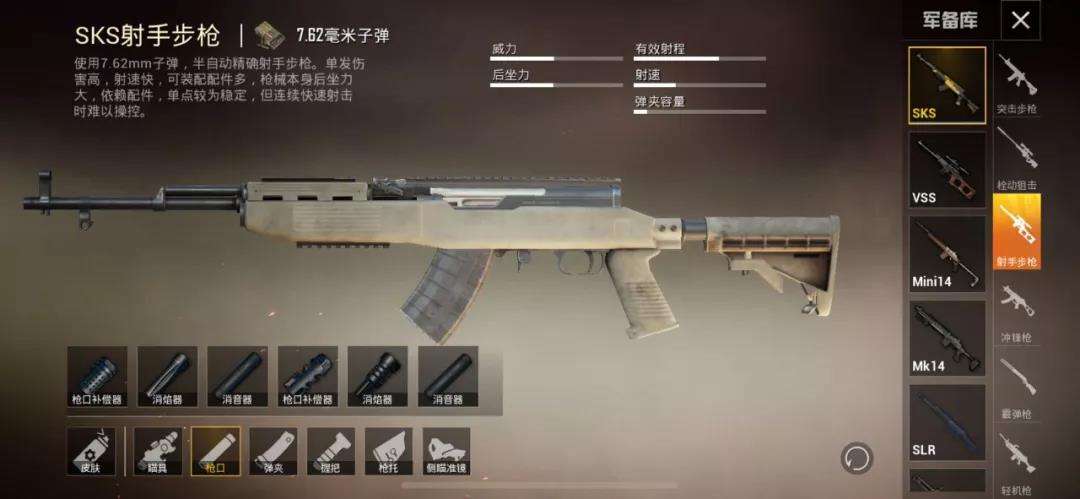Click the circular rotate-reset weapon view button
This screenshot has width=1080, height=499.
(x=857, y=458)
